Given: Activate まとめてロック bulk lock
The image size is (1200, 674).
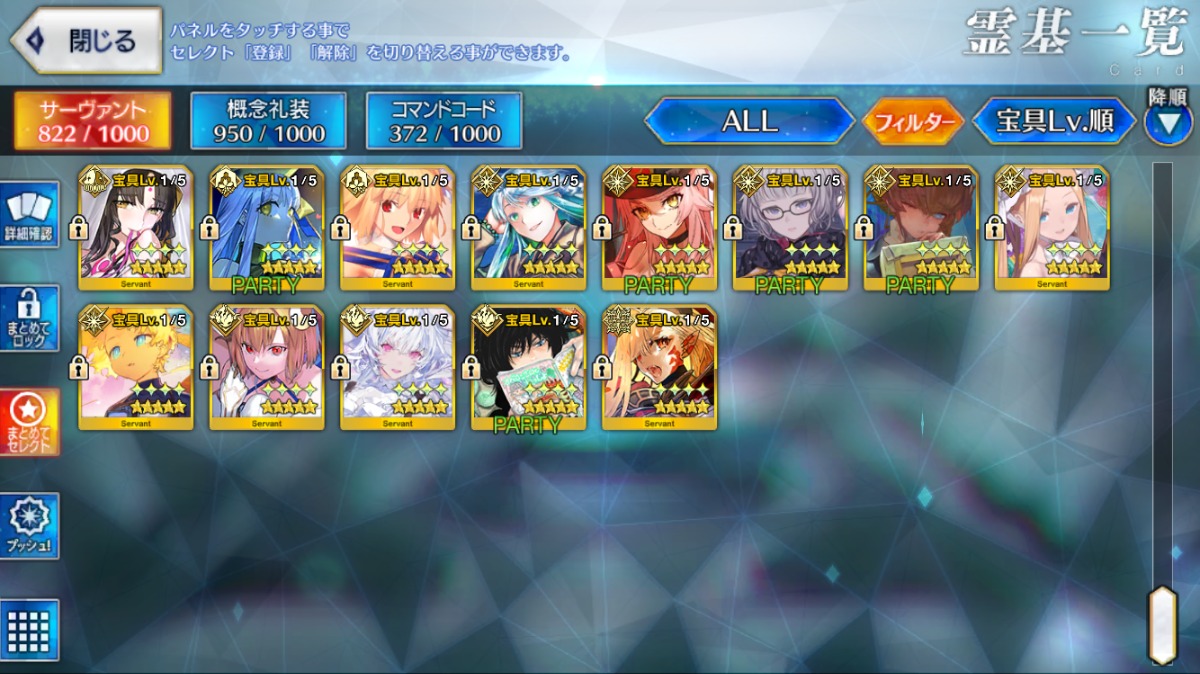Looking at the screenshot, I should pos(30,319).
